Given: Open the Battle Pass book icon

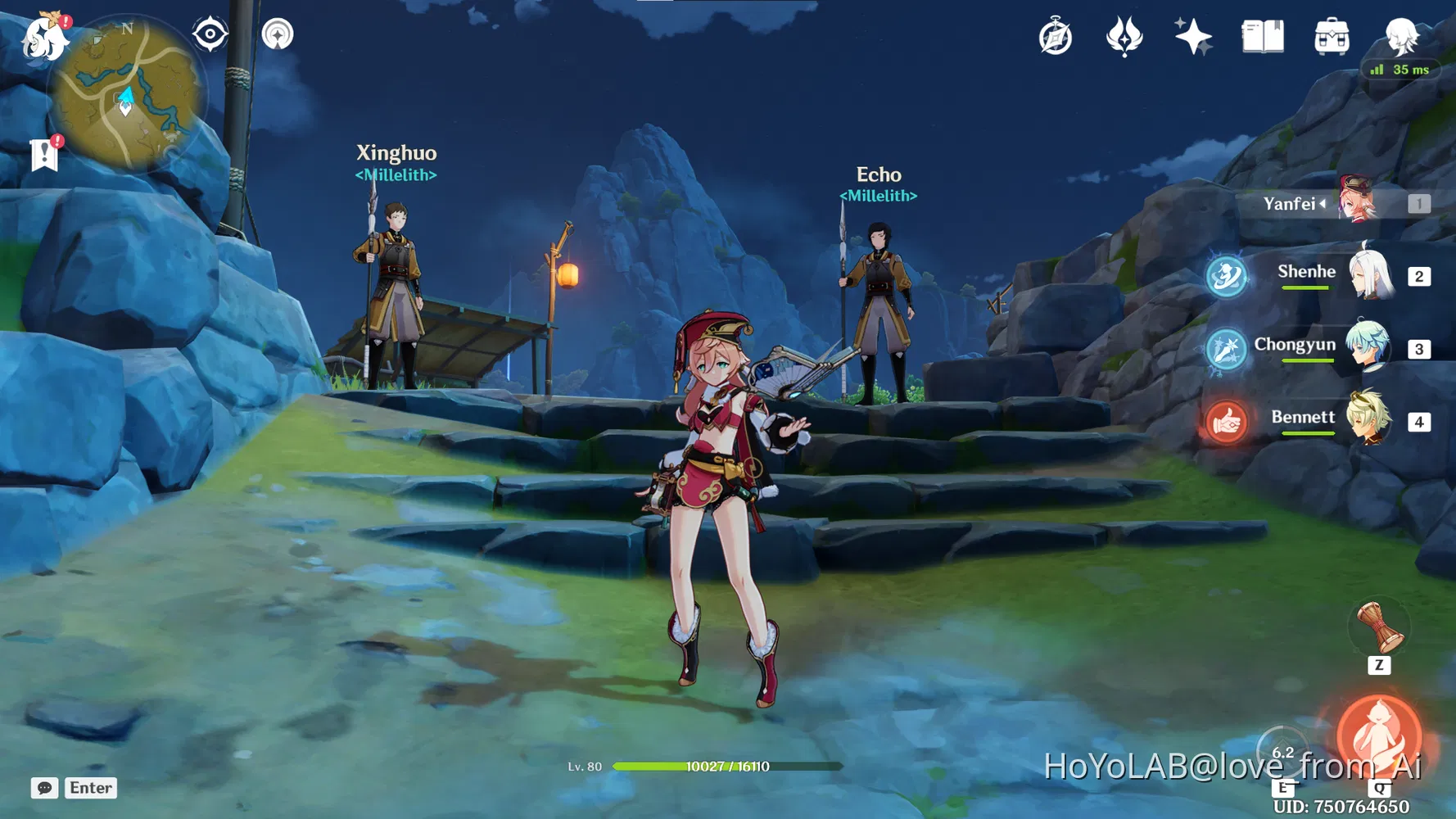Looking at the screenshot, I should point(1263,37).
